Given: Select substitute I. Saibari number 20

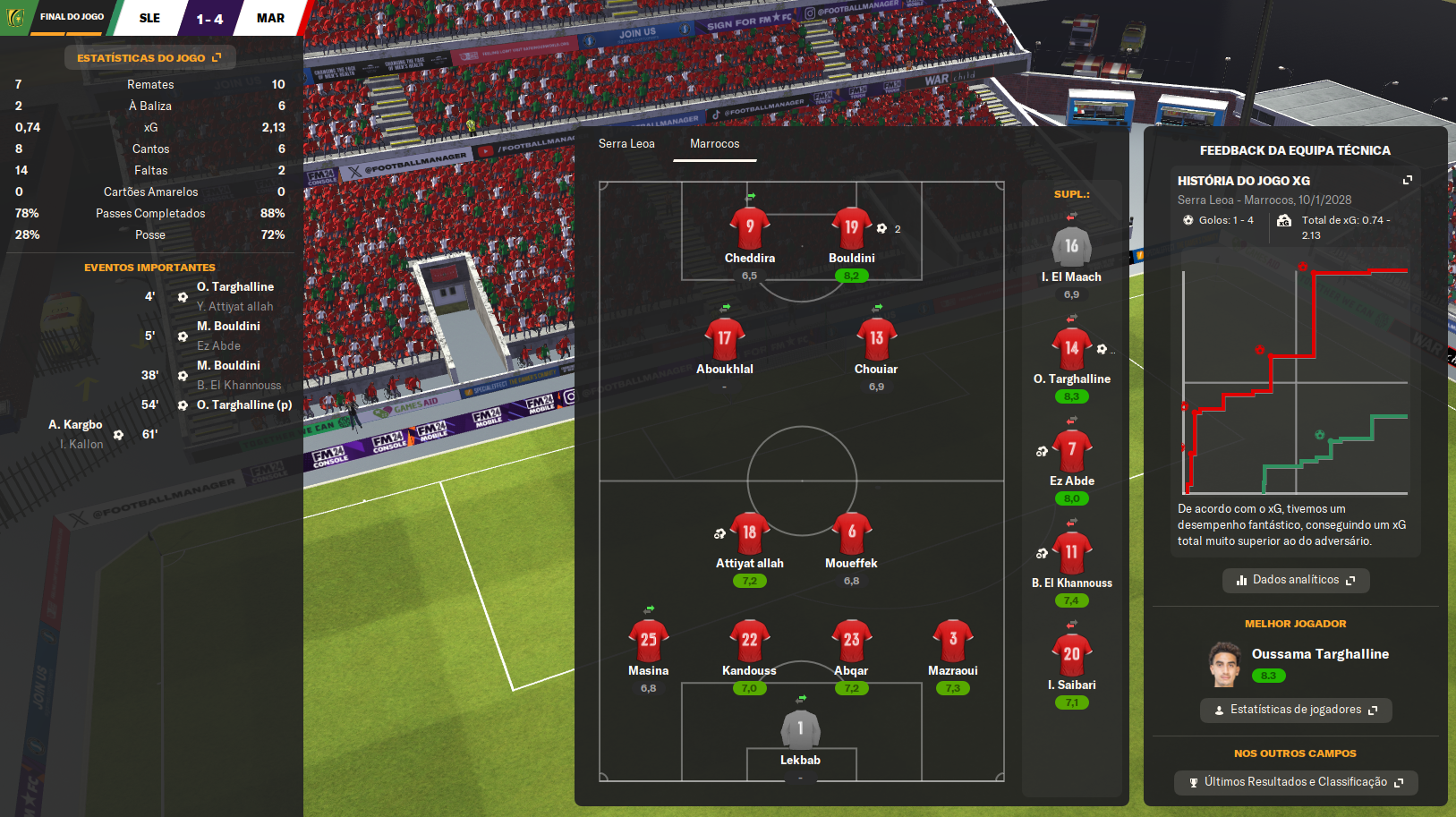Looking at the screenshot, I should pyautogui.click(x=1071, y=655).
